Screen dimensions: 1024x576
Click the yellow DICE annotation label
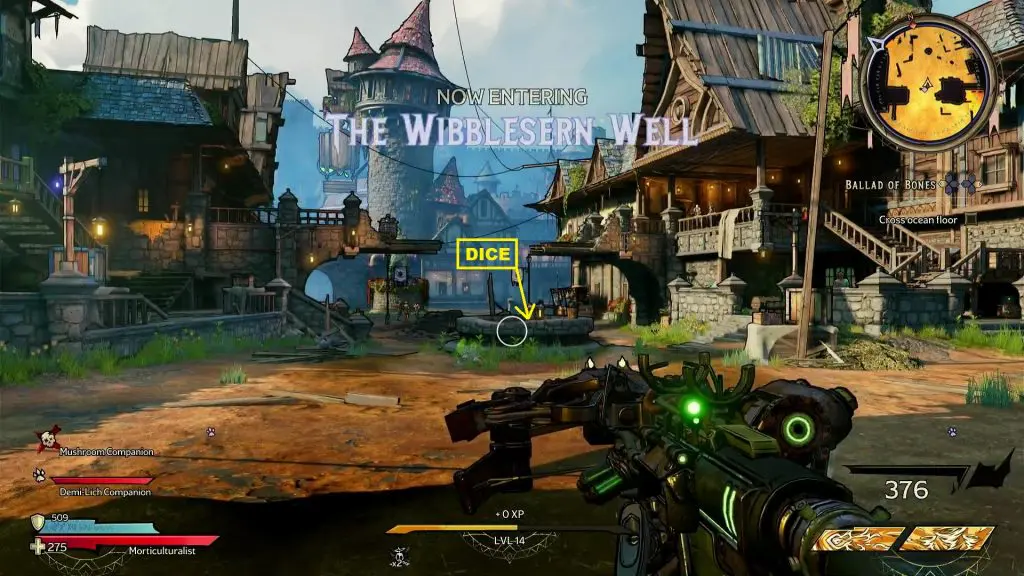point(486,255)
